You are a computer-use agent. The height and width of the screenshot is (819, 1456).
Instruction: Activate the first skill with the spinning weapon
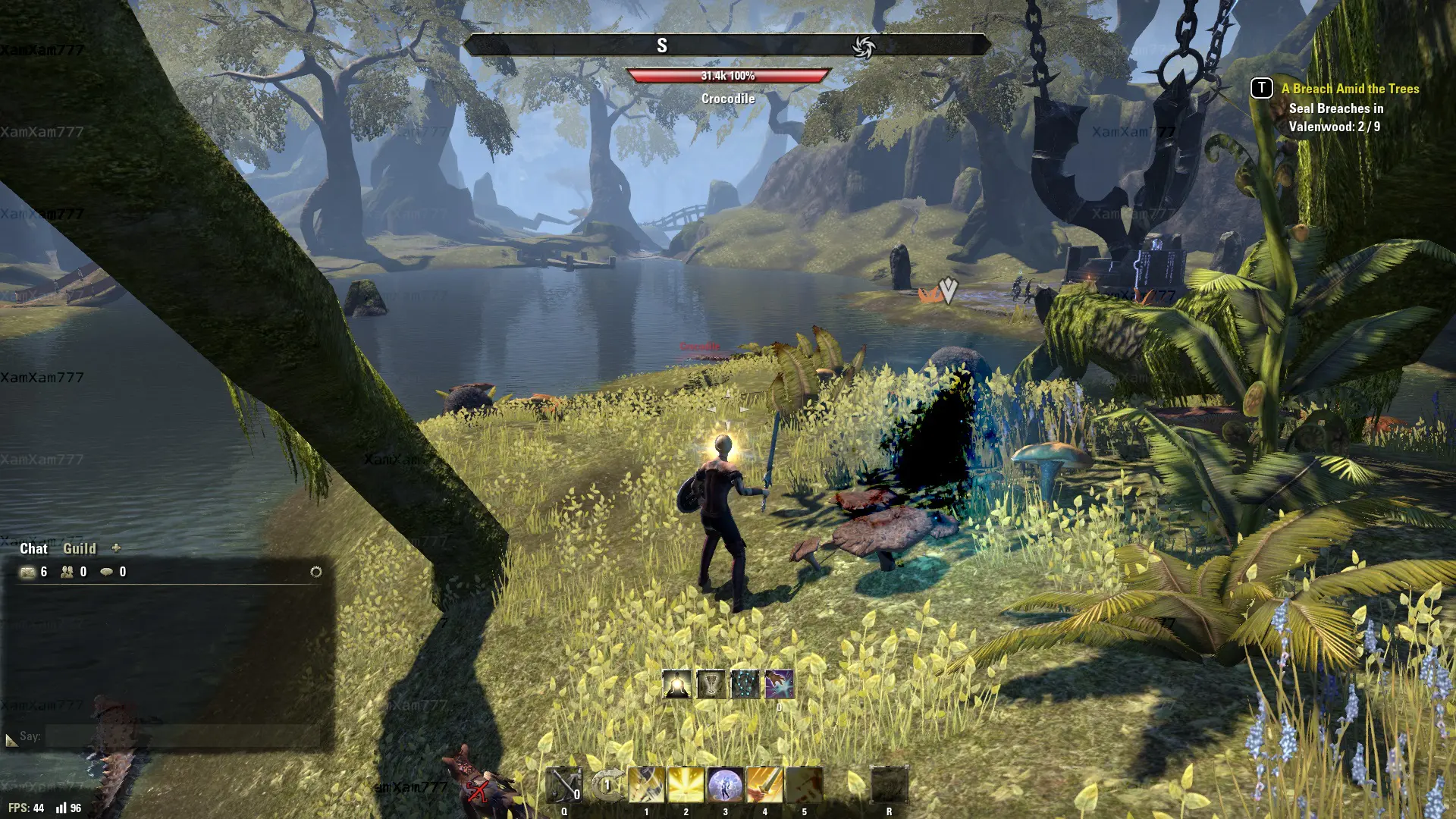tap(646, 786)
